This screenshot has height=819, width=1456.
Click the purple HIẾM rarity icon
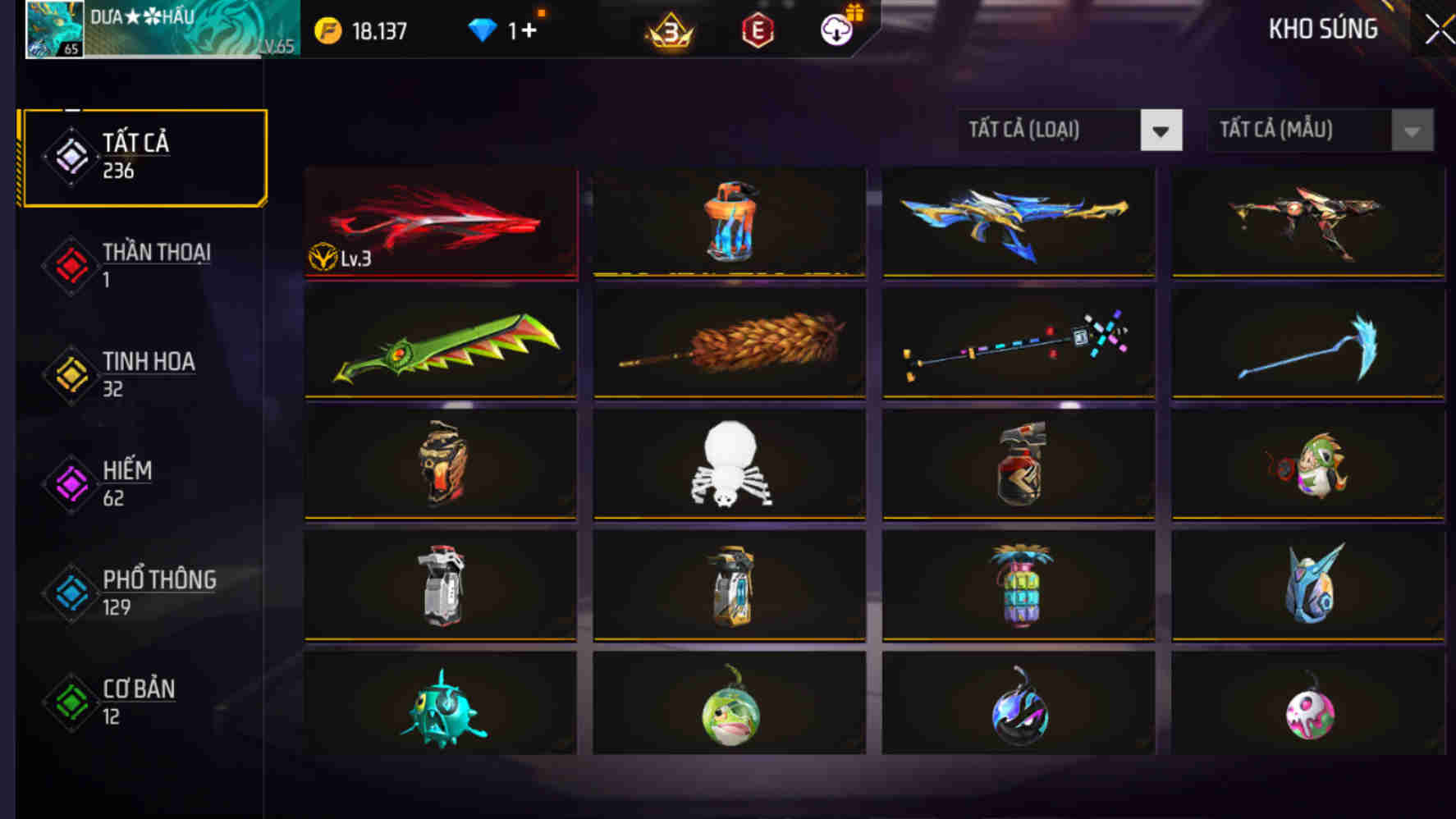[x=72, y=484]
